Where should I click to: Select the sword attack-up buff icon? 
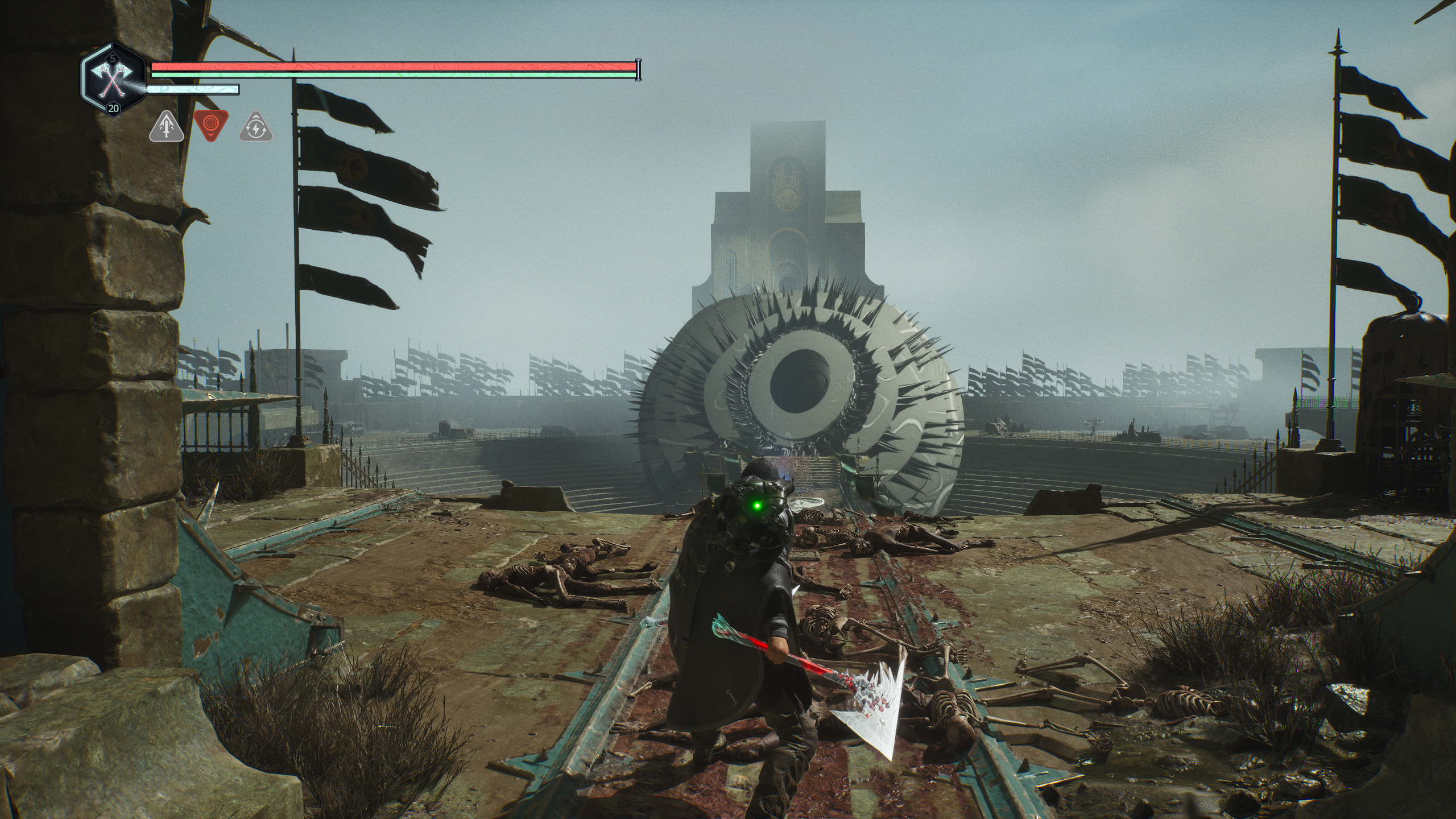[166, 127]
